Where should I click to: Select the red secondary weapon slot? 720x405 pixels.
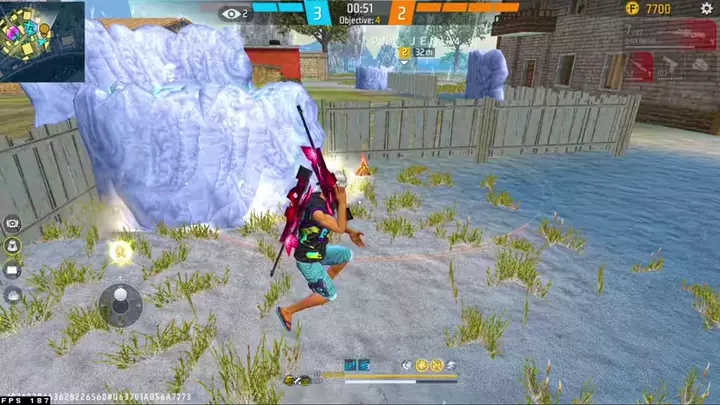(640, 66)
